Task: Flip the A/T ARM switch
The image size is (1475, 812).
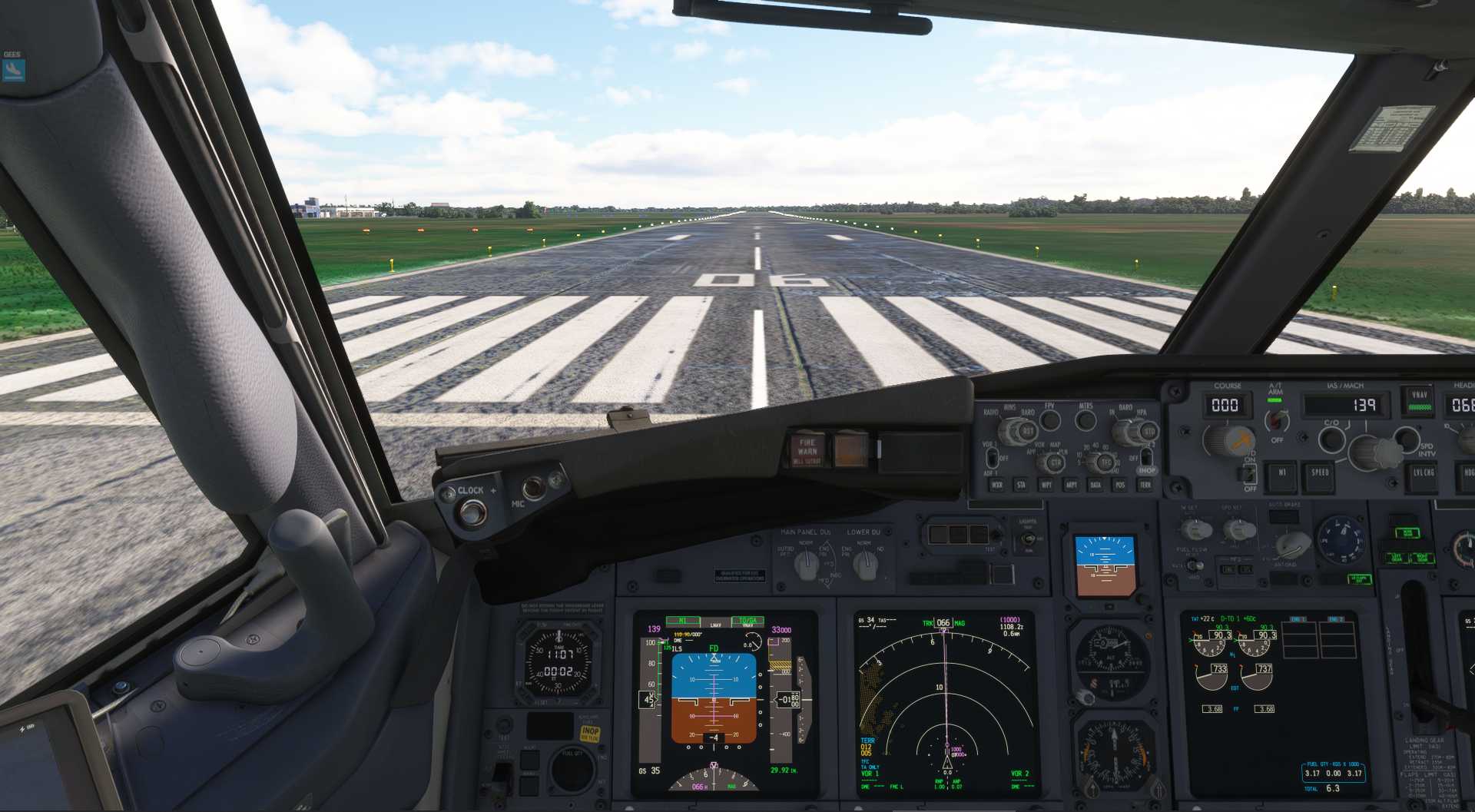Action: click(1276, 419)
